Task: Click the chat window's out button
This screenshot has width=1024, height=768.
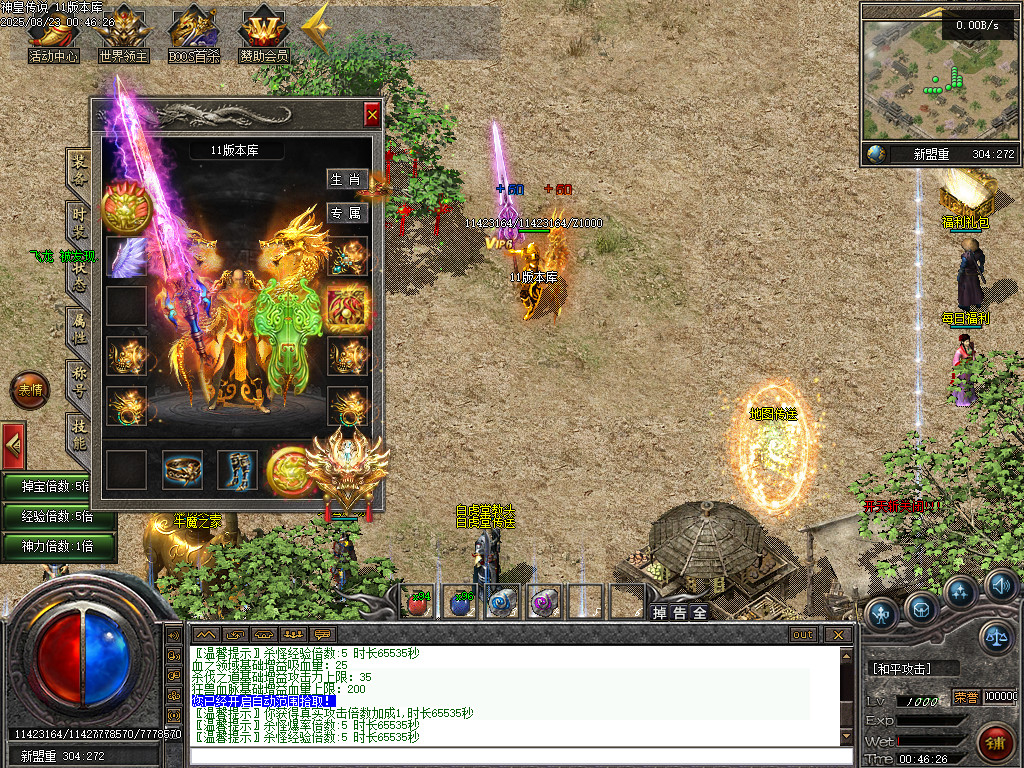Action: click(802, 634)
